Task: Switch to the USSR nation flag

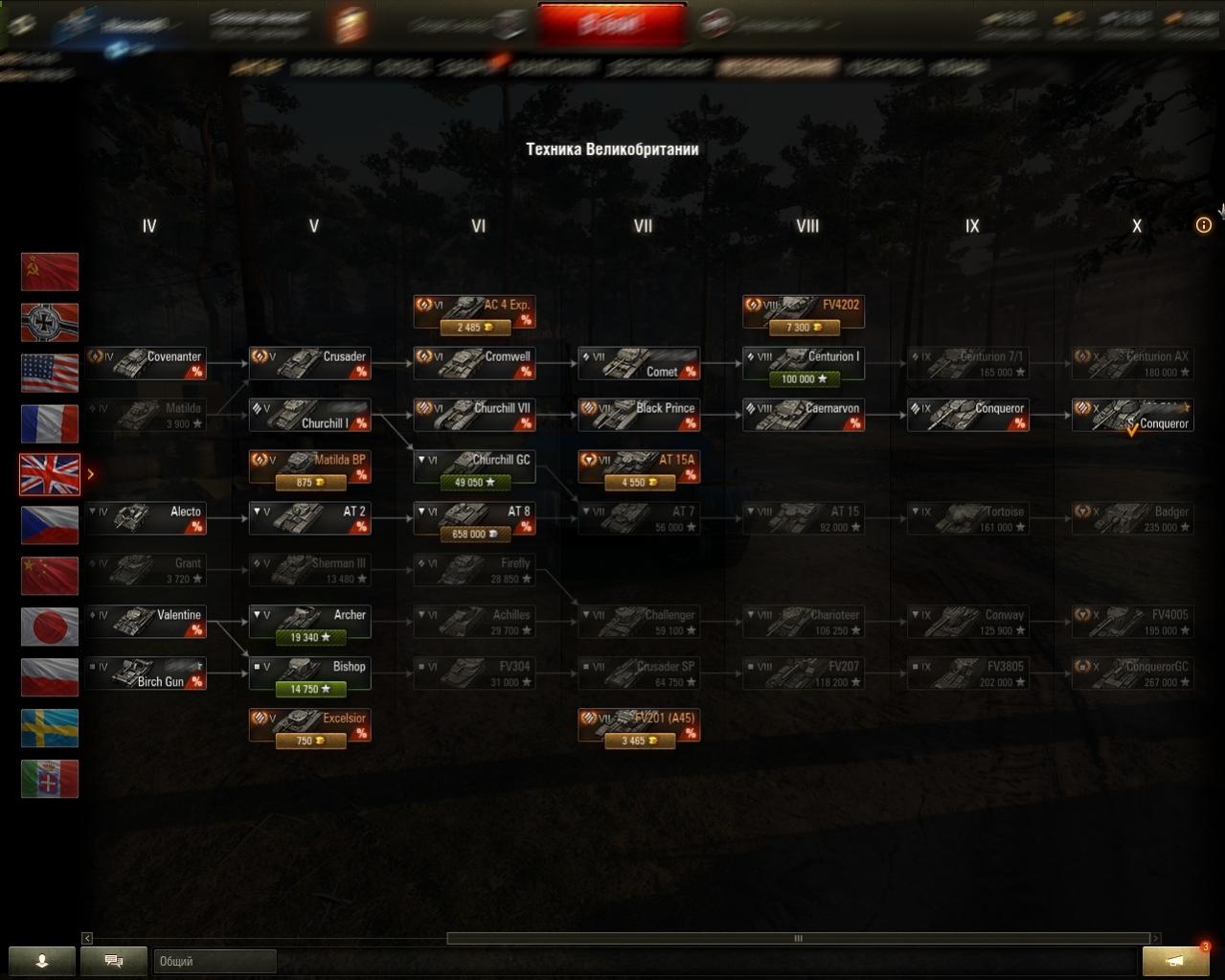Action: (x=50, y=272)
